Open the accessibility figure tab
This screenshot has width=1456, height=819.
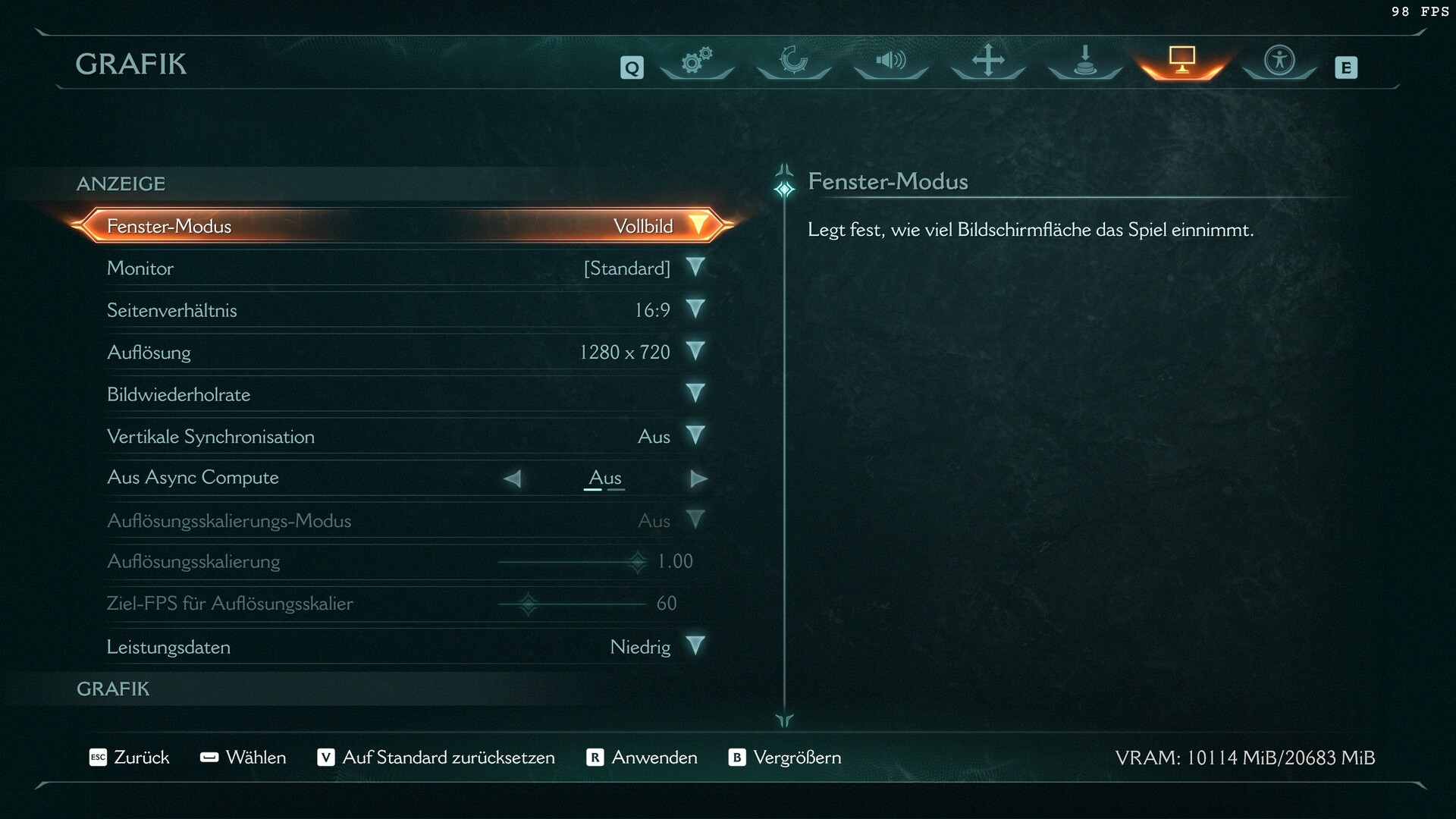1279,61
